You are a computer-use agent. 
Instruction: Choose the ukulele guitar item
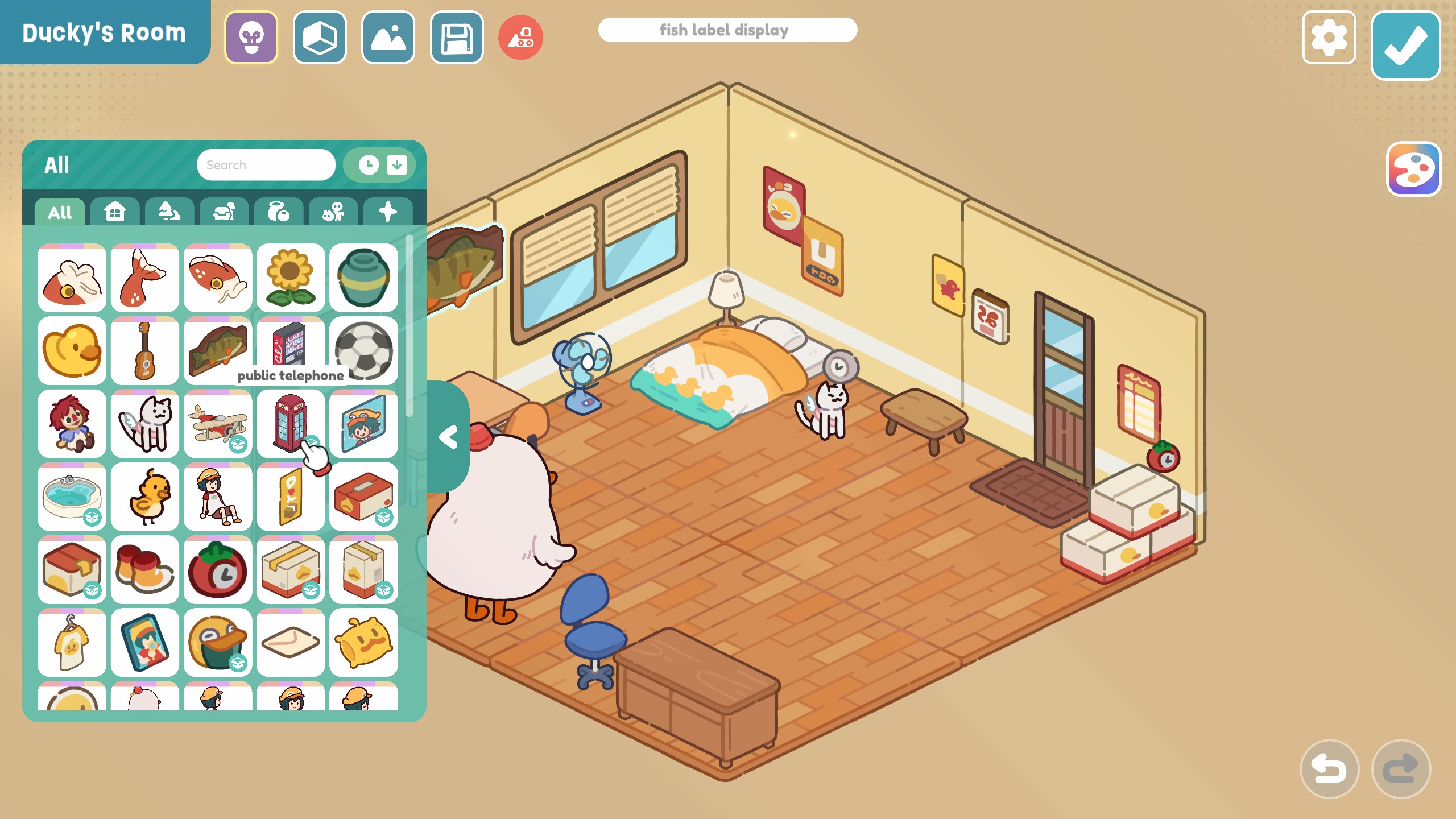144,350
